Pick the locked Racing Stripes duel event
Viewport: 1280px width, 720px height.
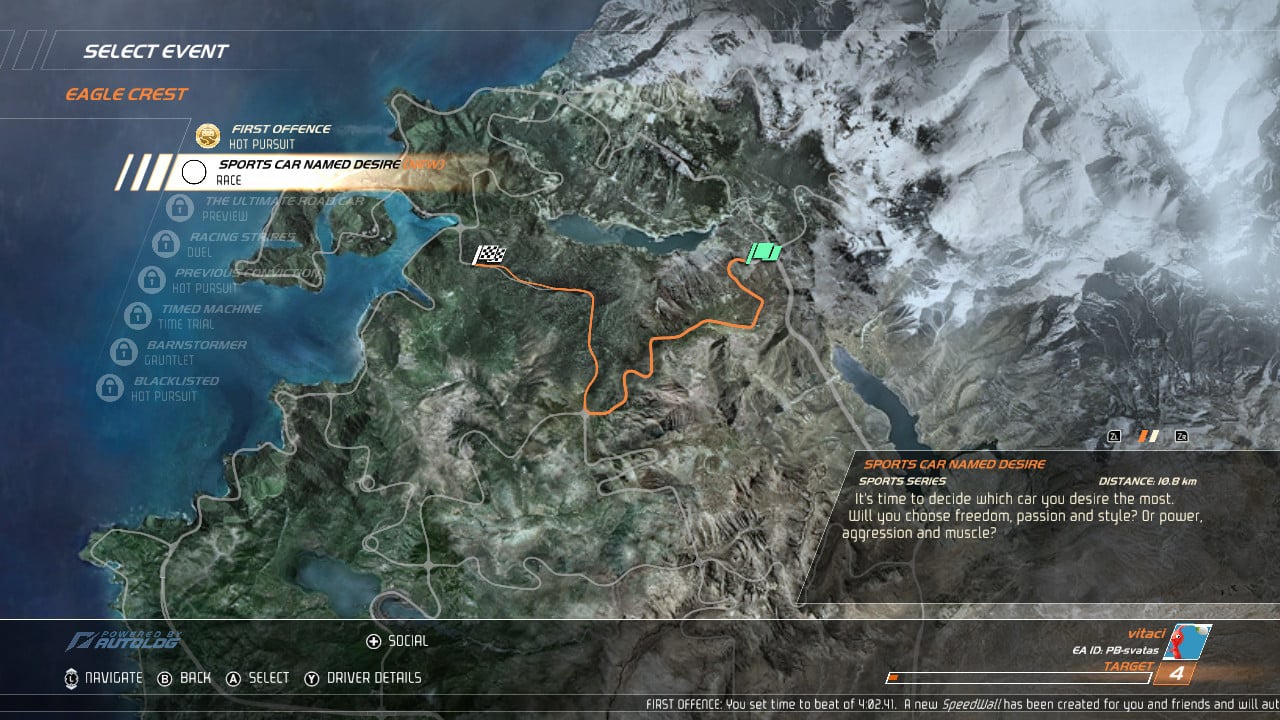242,244
